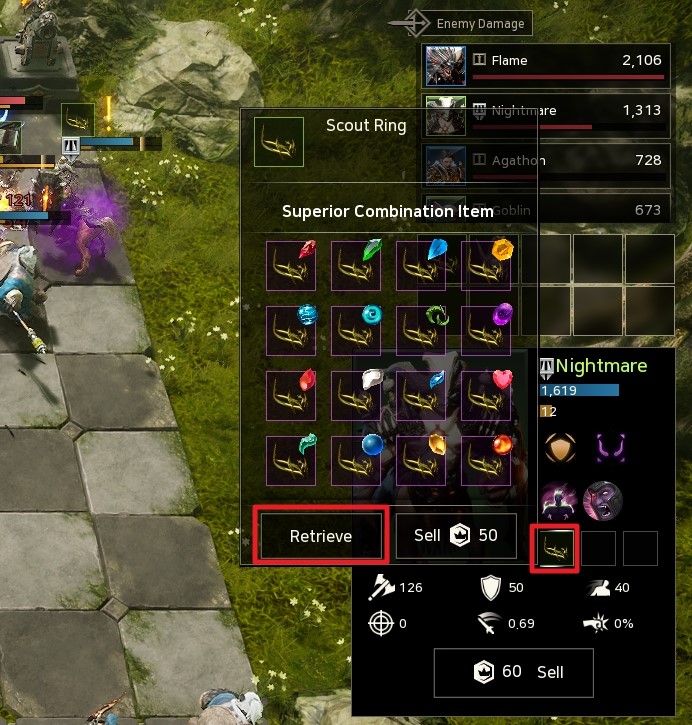
Task: Click the Enemy Damage panel header
Action: (x=474, y=23)
